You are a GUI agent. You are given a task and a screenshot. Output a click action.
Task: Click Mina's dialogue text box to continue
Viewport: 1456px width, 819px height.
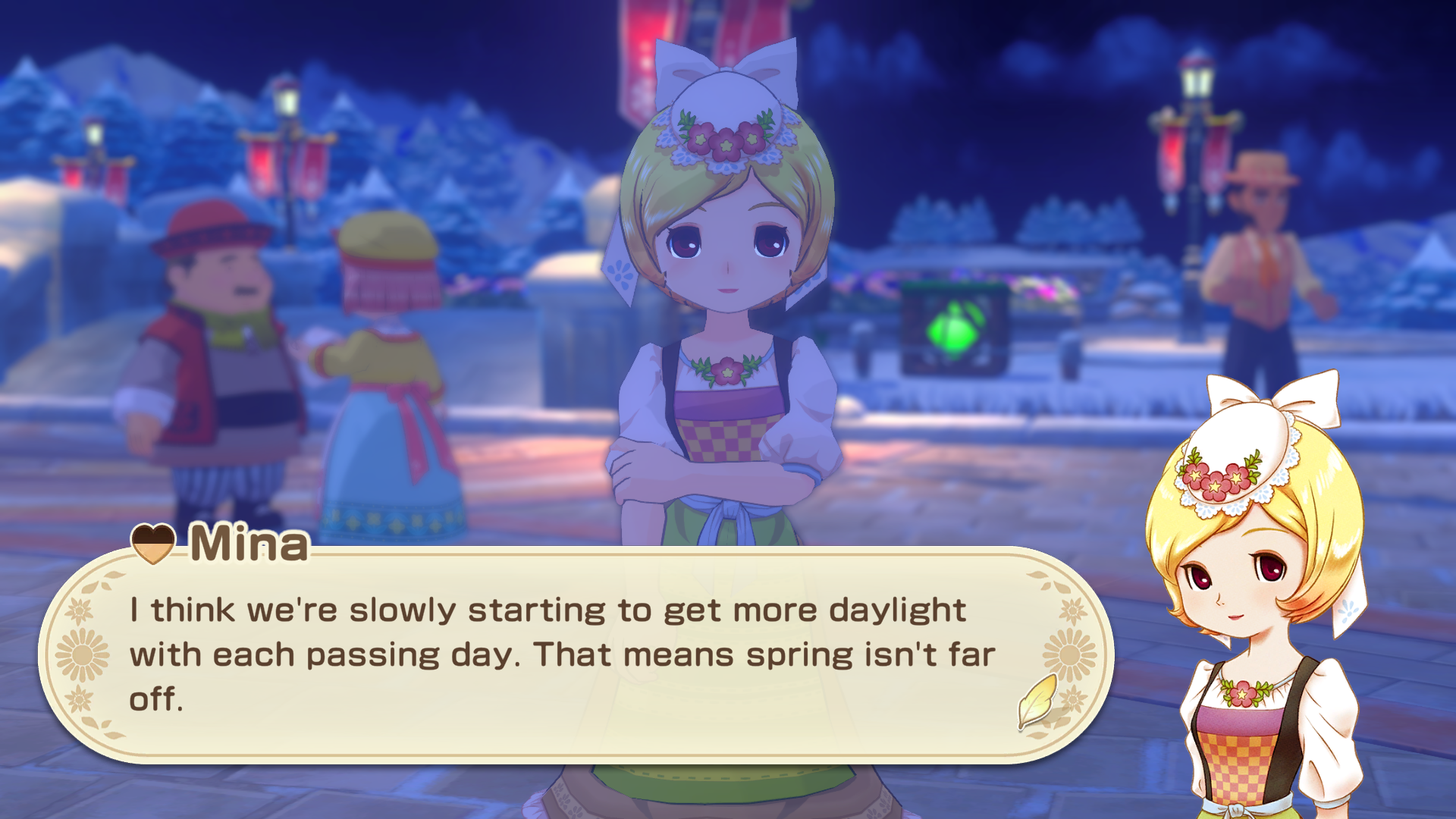pos(561,654)
